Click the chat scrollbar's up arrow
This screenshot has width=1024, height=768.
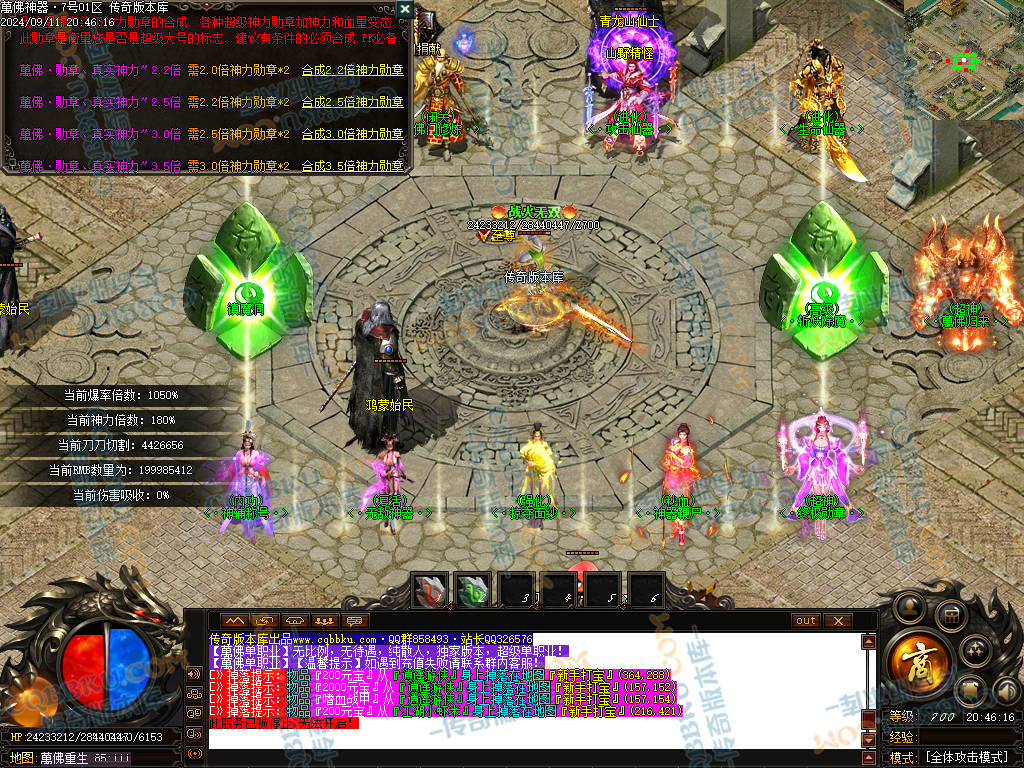(868, 641)
